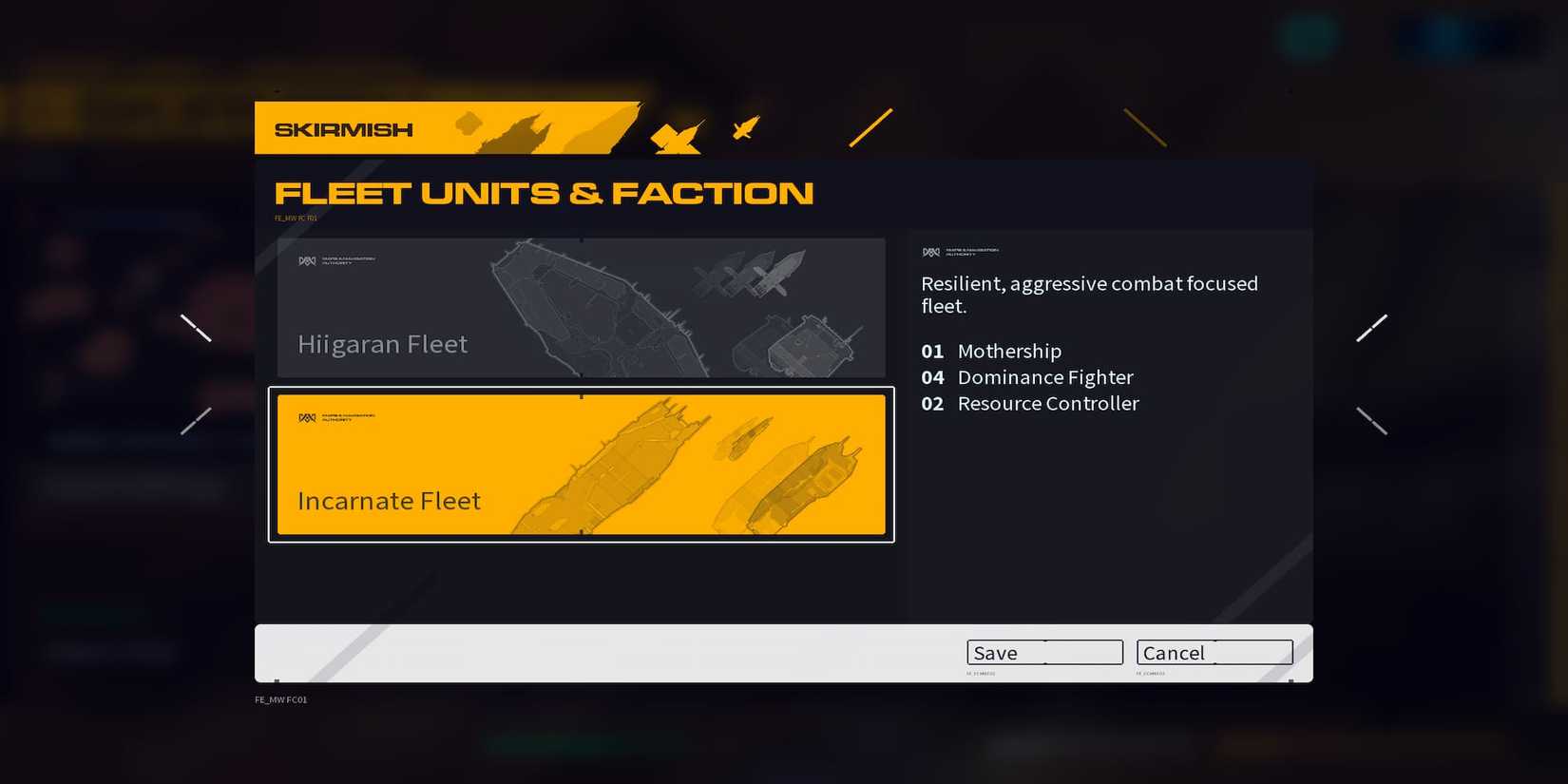Screen dimensions: 1568x784
Task: Select the small spacecraft icon near the header
Action: [x=747, y=127]
